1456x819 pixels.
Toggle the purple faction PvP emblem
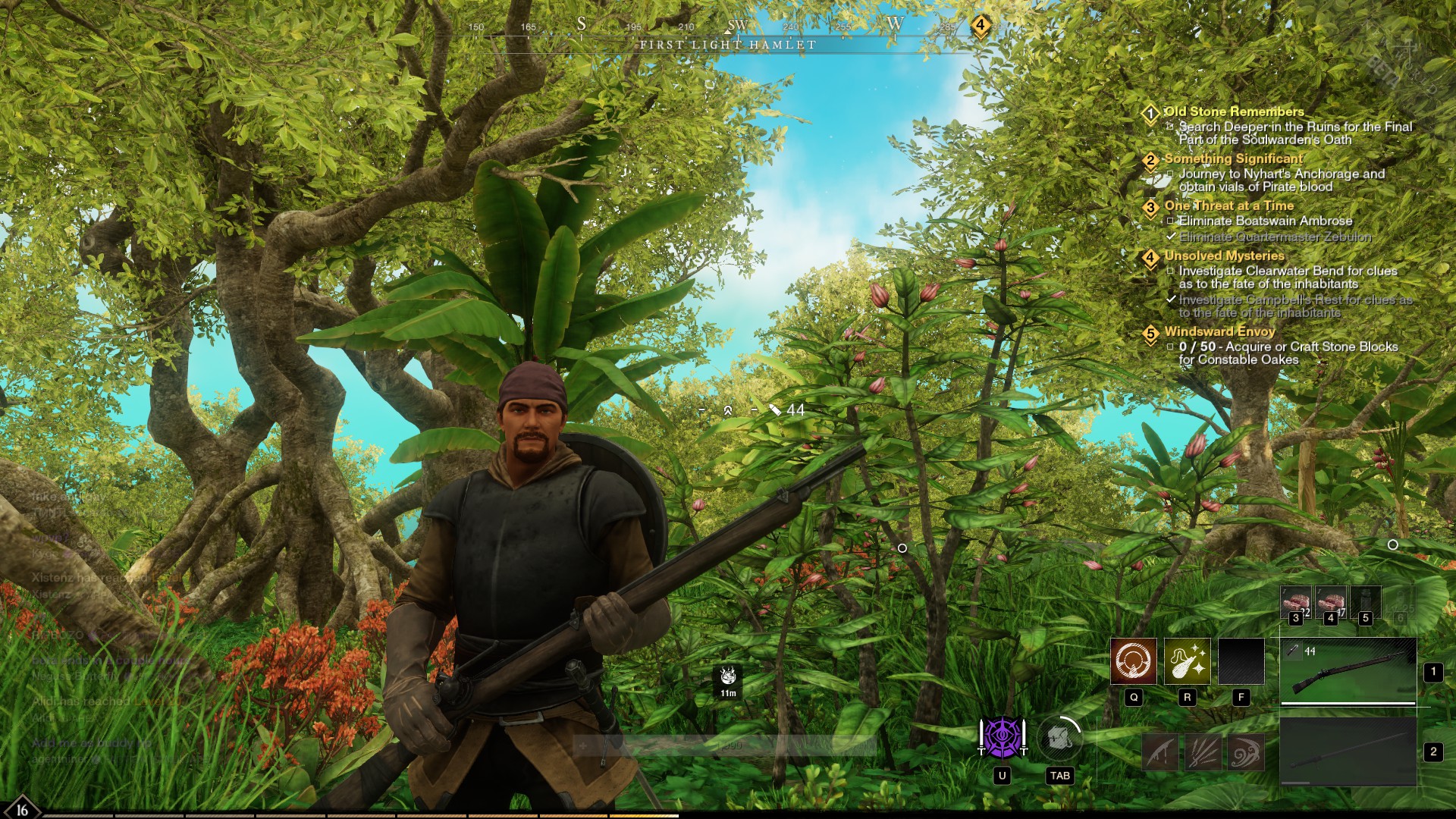point(1002,737)
